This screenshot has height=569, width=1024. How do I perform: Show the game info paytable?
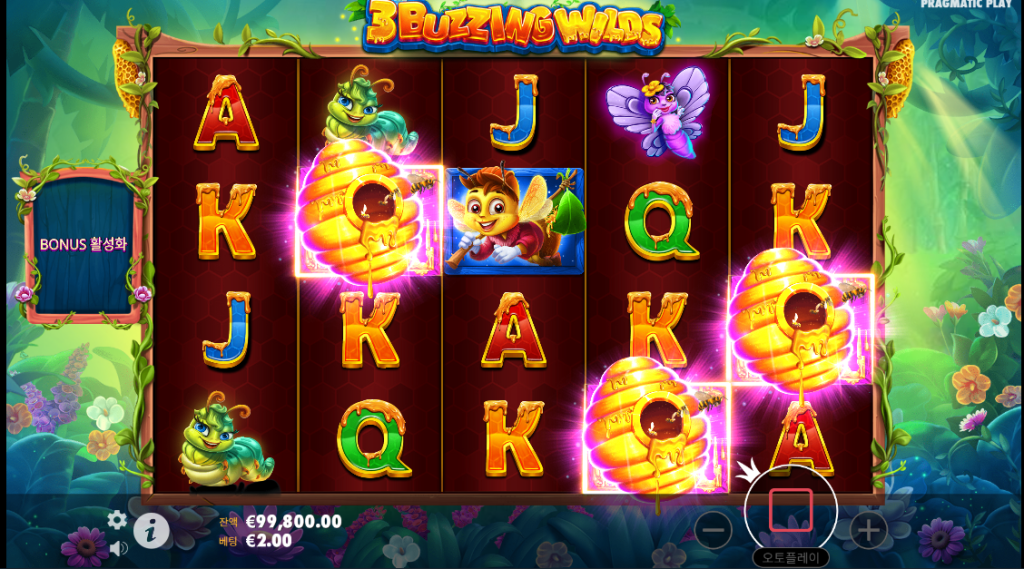pyautogui.click(x=151, y=530)
